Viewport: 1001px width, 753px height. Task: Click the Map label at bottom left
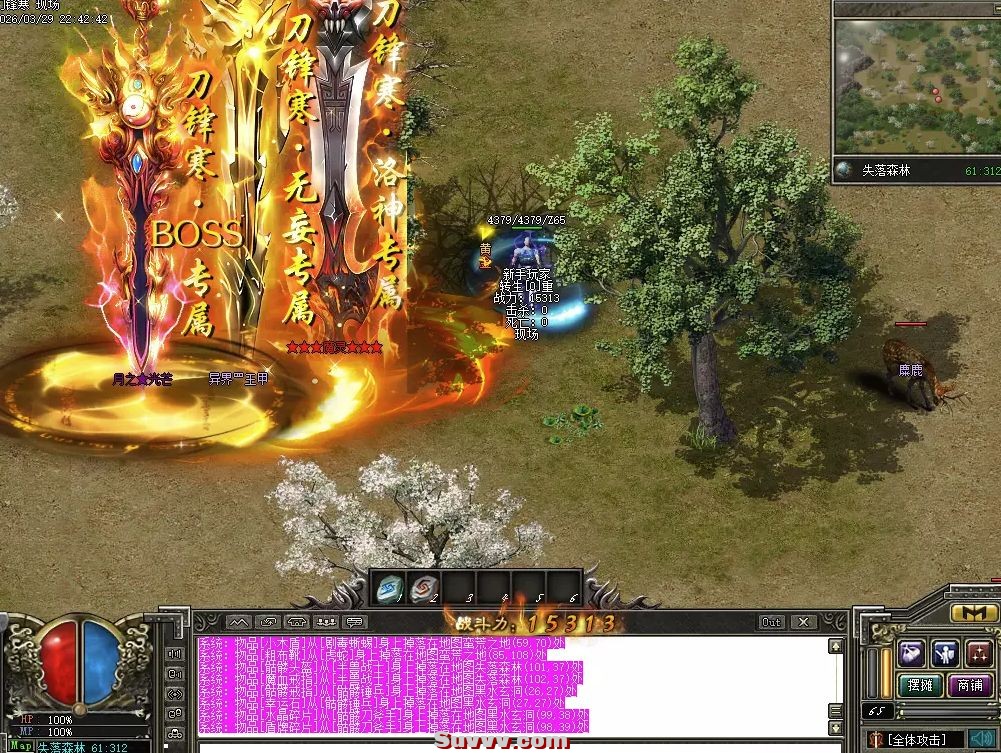pyautogui.click(x=19, y=746)
